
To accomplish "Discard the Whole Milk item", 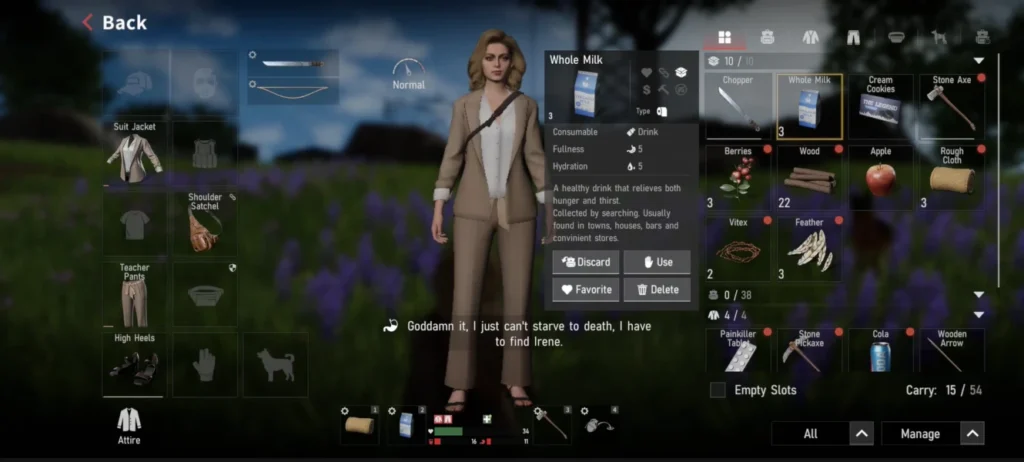I will click(x=585, y=262).
